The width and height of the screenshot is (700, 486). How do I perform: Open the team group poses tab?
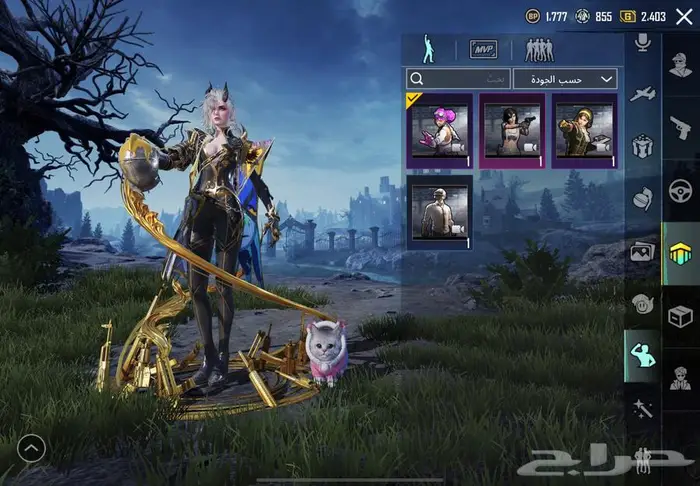539,49
